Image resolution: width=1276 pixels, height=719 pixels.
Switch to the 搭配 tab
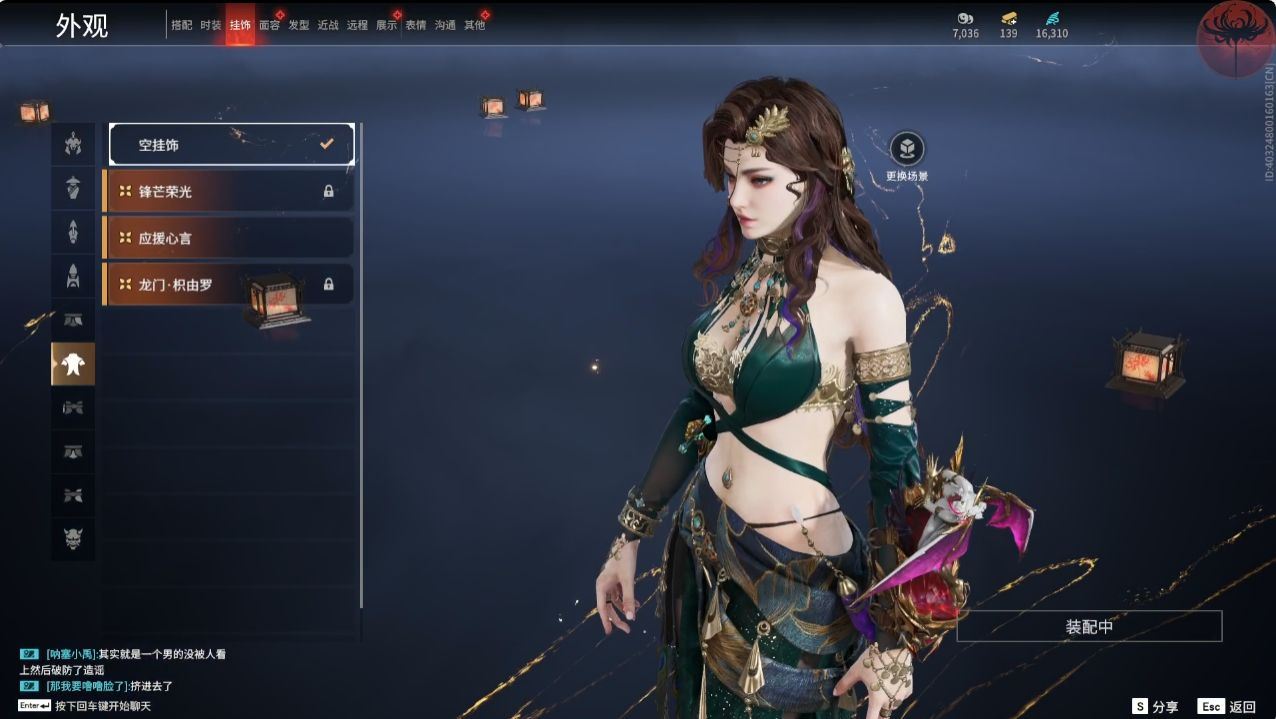point(181,26)
